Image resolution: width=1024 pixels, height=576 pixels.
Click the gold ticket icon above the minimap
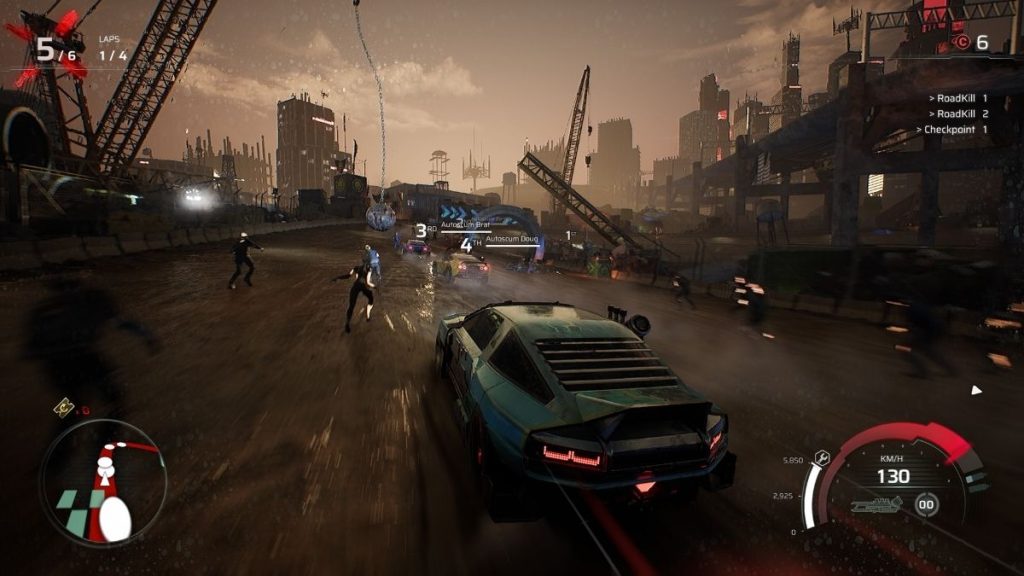[x=64, y=406]
